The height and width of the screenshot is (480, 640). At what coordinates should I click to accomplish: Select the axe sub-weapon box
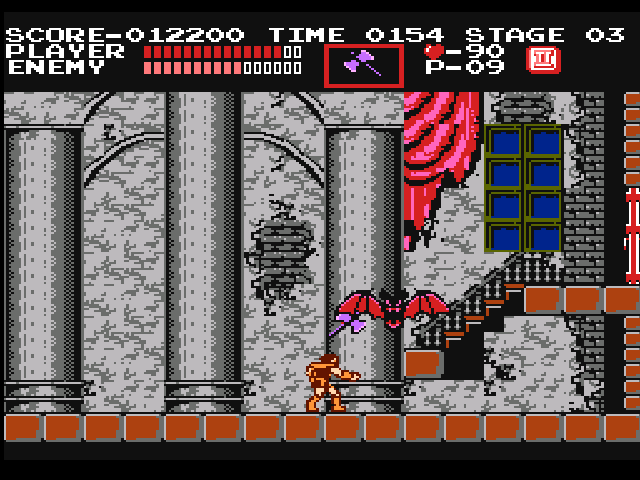(x=363, y=64)
